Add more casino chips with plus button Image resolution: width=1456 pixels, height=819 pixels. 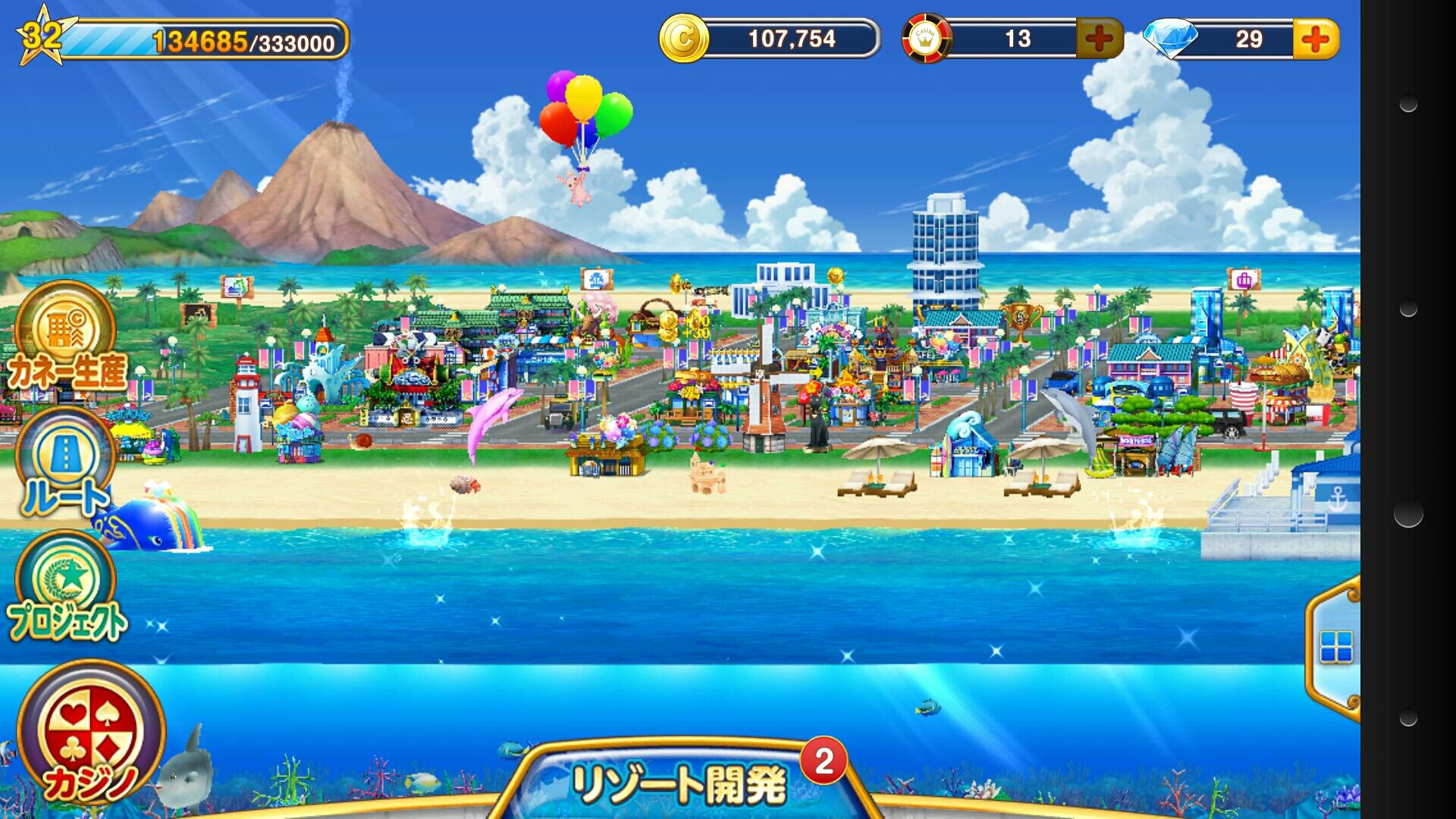(x=1099, y=39)
